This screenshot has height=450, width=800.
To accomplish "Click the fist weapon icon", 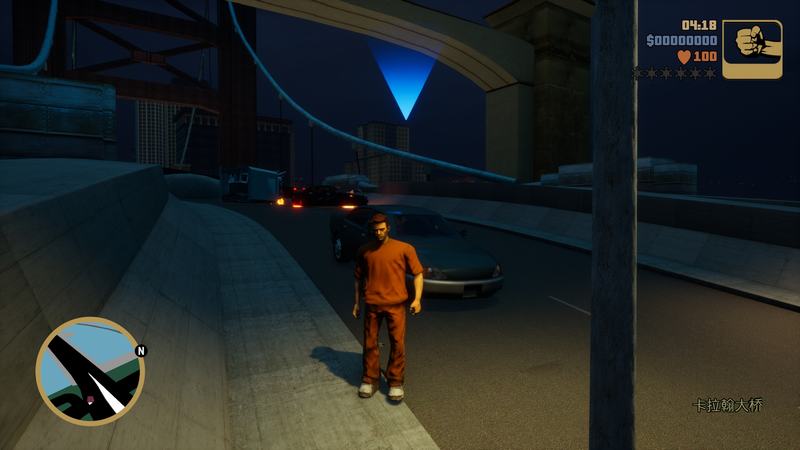I will (752, 48).
